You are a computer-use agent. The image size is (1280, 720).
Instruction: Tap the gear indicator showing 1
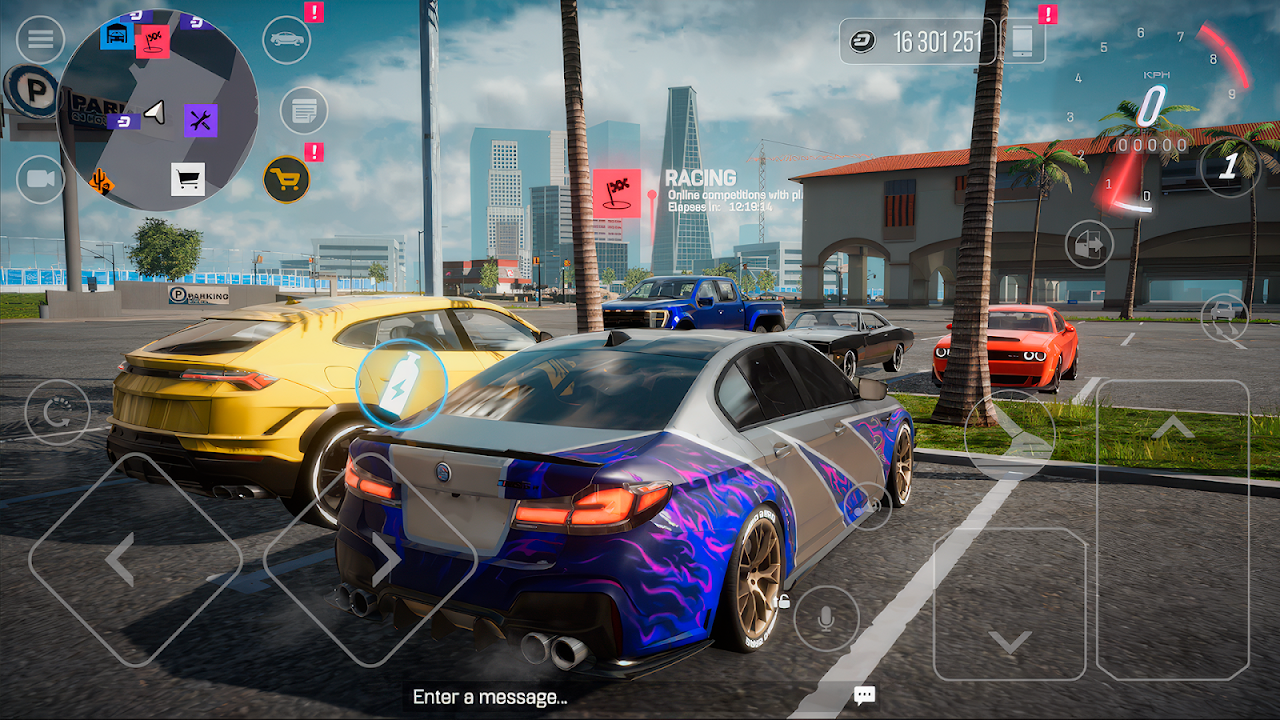[1229, 166]
